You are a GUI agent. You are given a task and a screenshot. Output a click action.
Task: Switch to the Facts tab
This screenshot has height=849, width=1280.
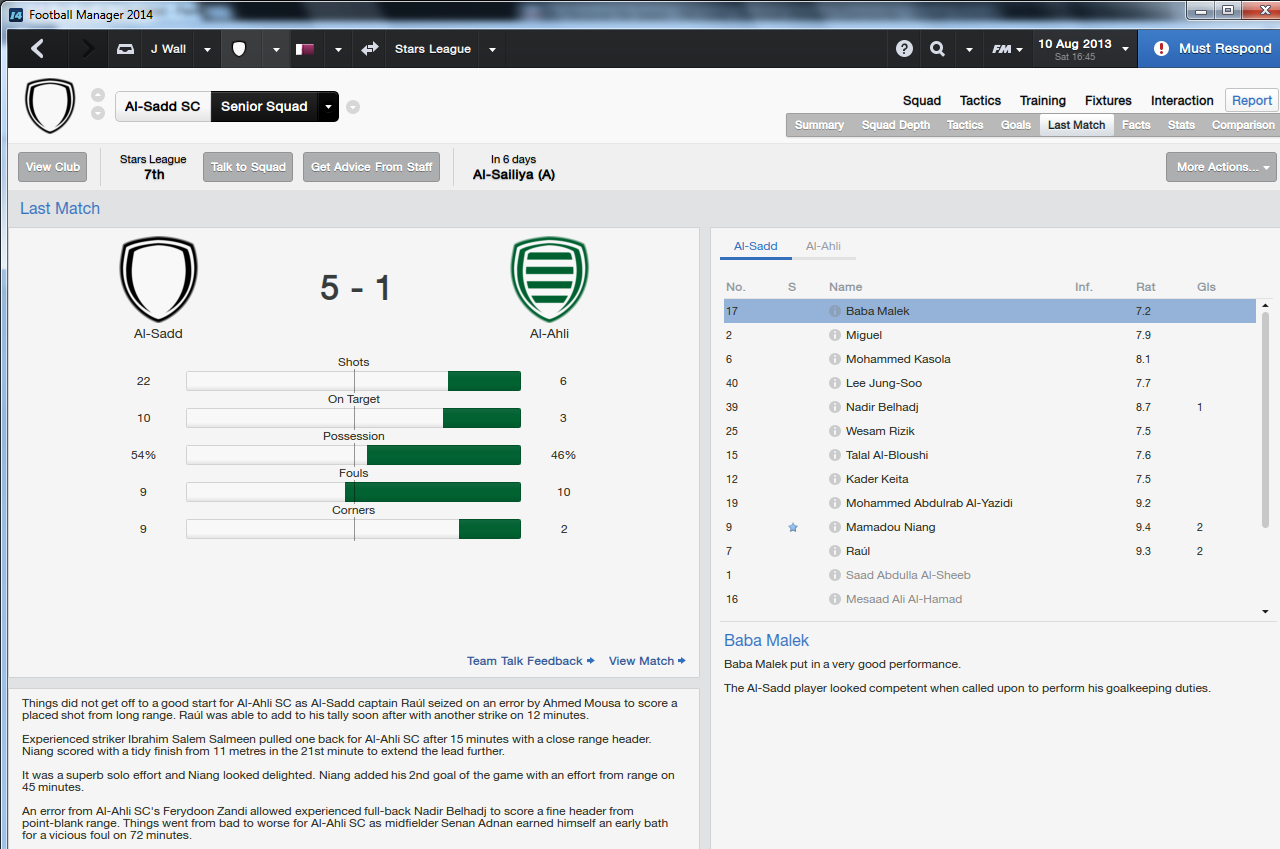(x=1136, y=125)
